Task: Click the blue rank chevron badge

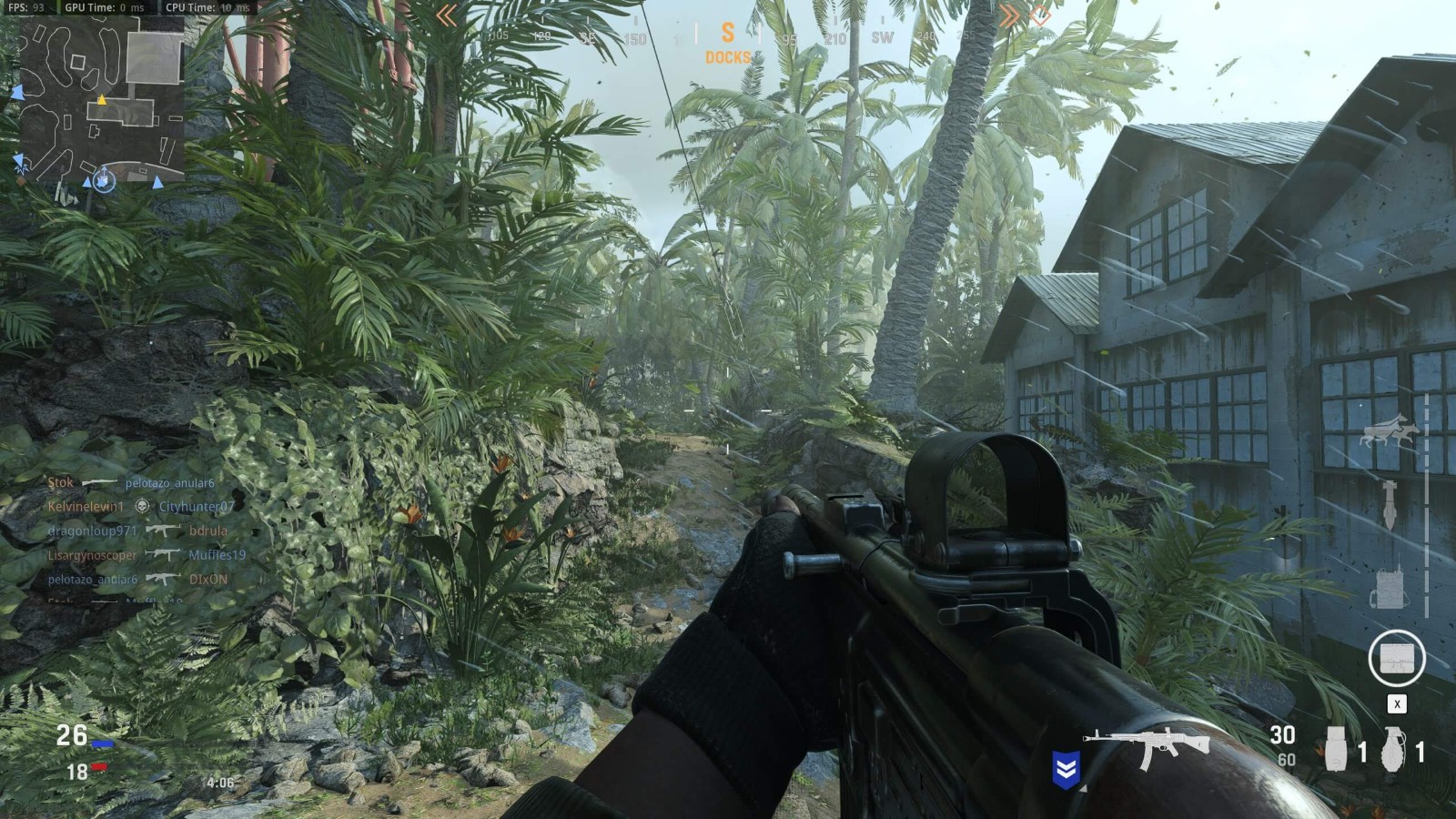Action: click(x=1066, y=770)
